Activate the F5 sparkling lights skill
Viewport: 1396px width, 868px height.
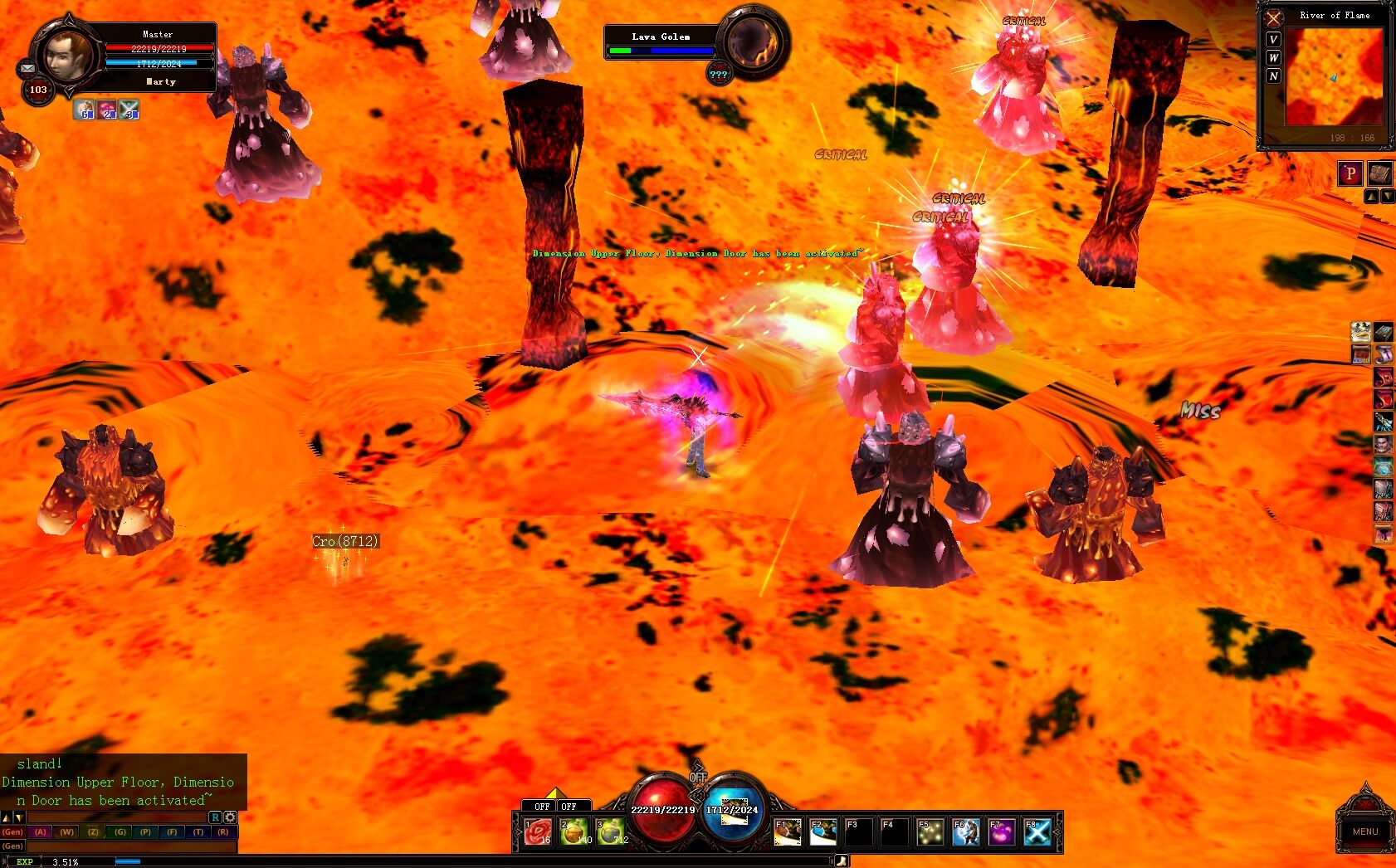930,831
